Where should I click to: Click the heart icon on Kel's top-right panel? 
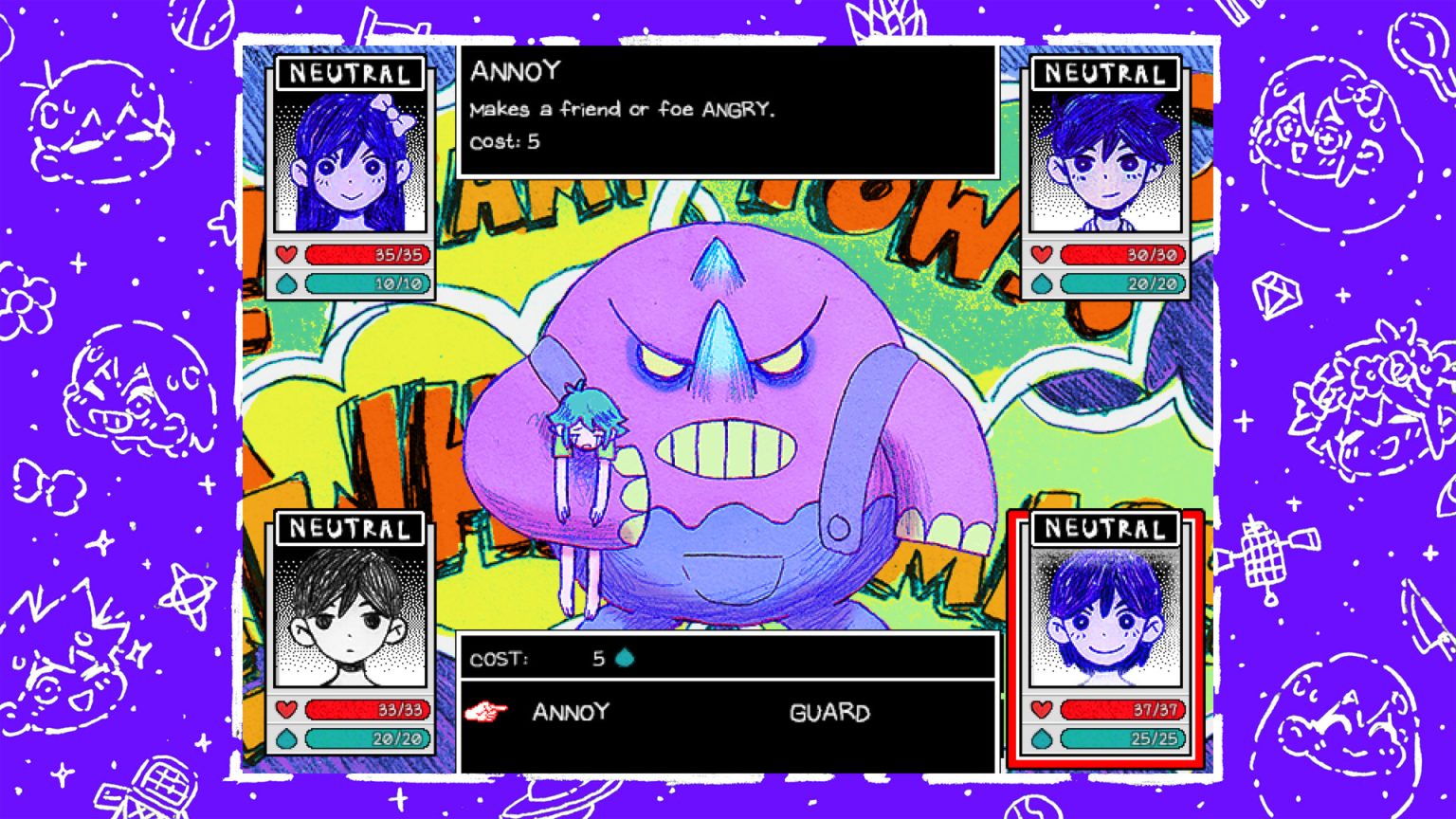(1043, 254)
